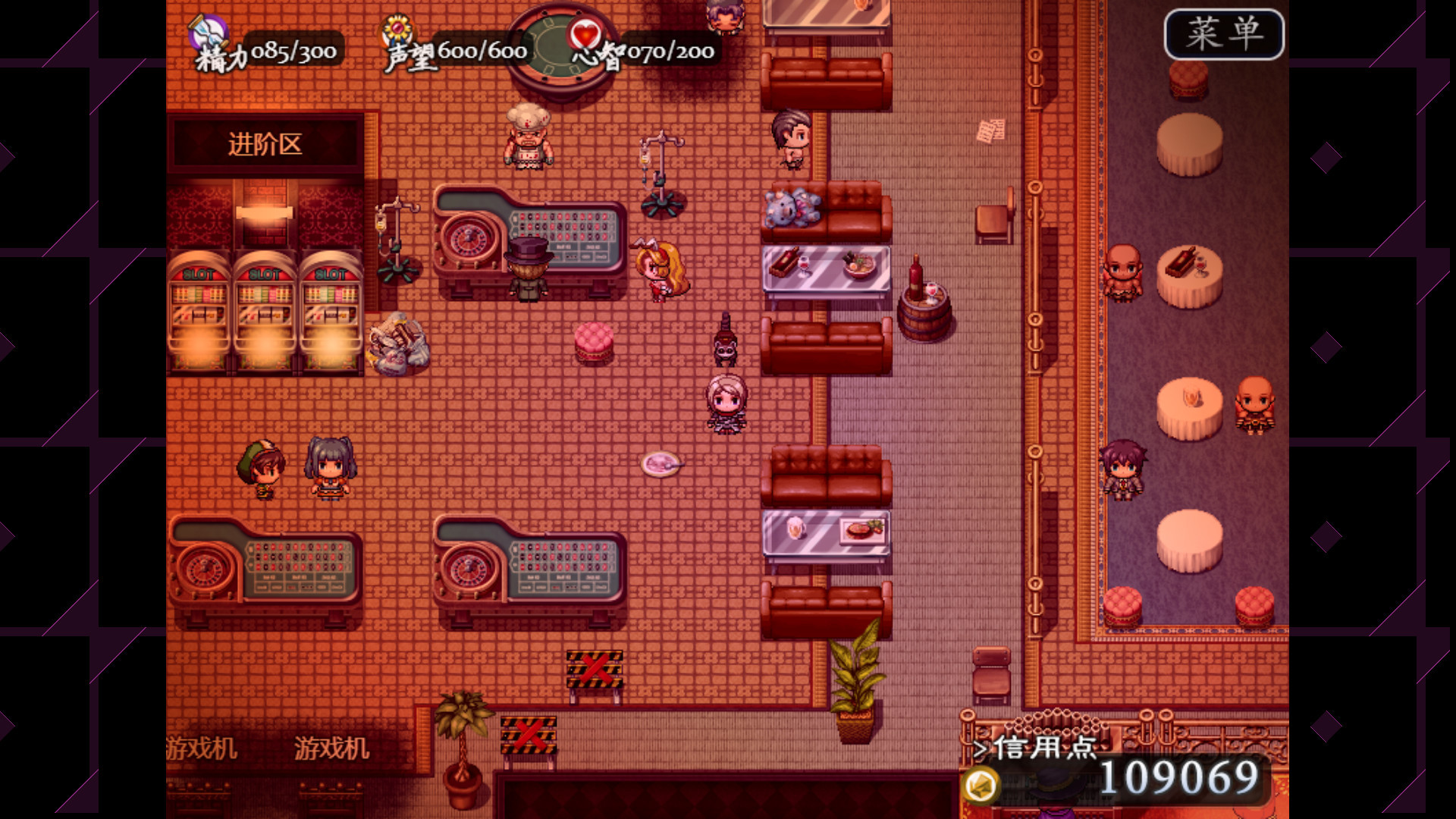Open the 菜单 menu button
The image size is (1456, 819).
click(x=1223, y=34)
